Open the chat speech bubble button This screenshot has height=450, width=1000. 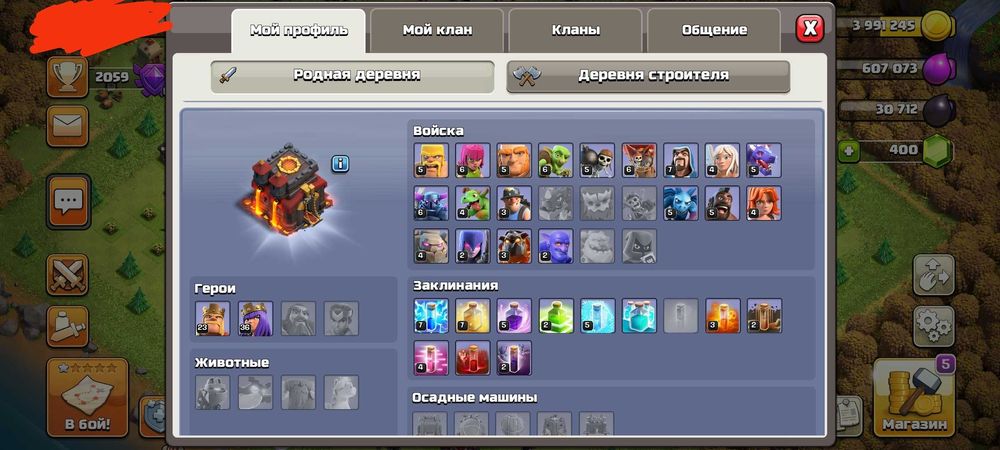(x=68, y=203)
